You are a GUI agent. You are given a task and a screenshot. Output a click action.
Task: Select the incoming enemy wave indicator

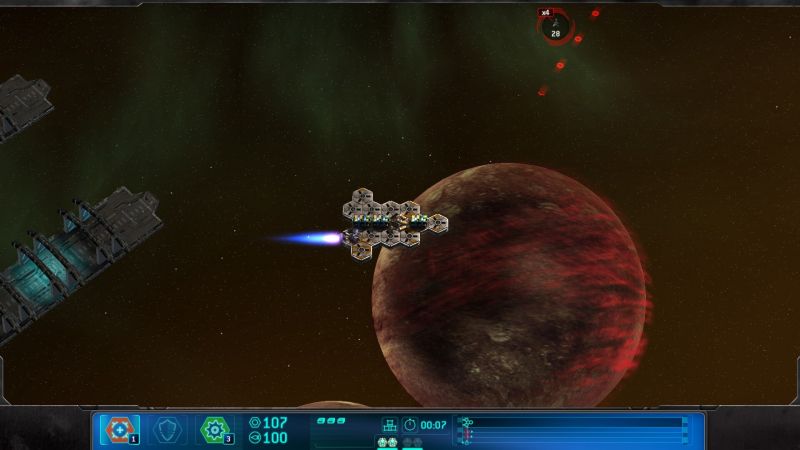pos(554,25)
